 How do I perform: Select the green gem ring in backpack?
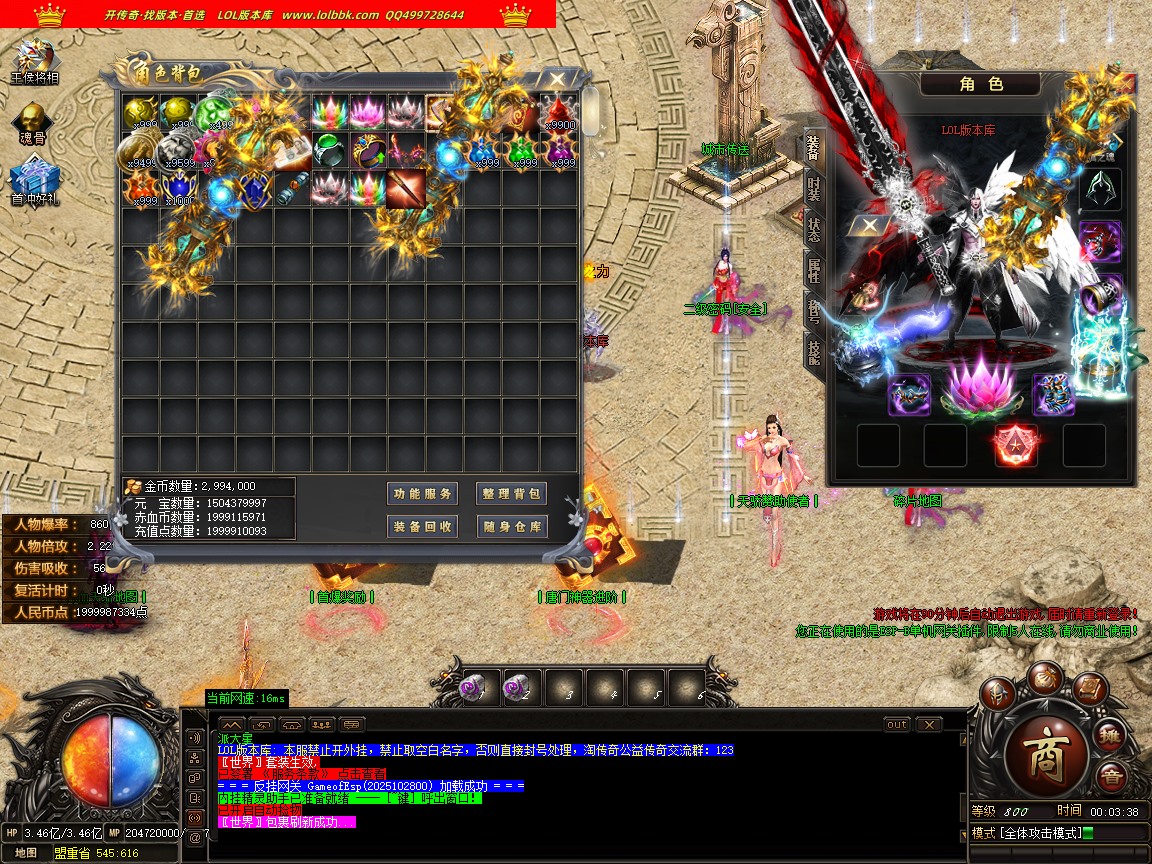tap(329, 150)
